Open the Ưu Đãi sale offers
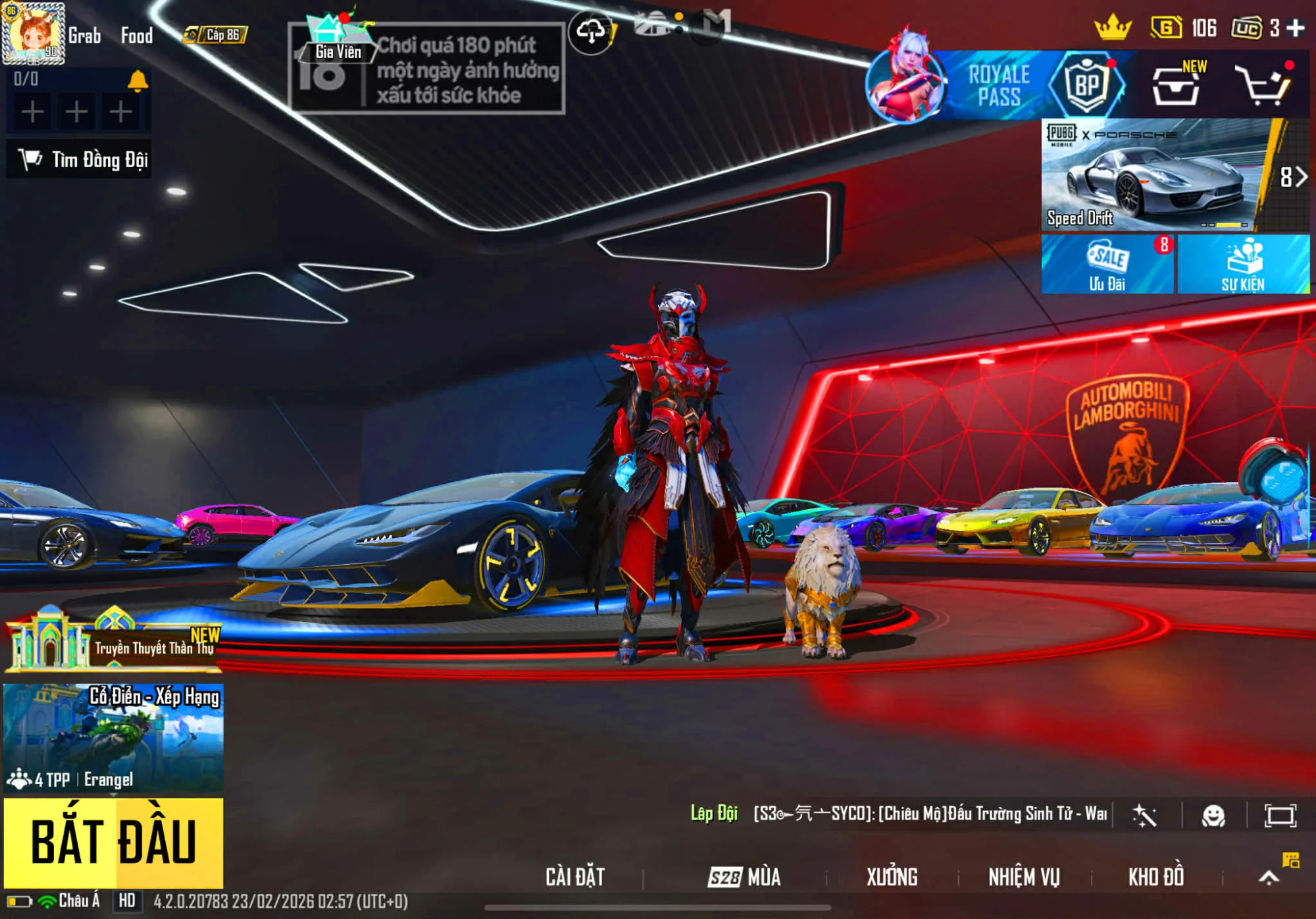The image size is (1316, 919). pyautogui.click(x=1107, y=265)
